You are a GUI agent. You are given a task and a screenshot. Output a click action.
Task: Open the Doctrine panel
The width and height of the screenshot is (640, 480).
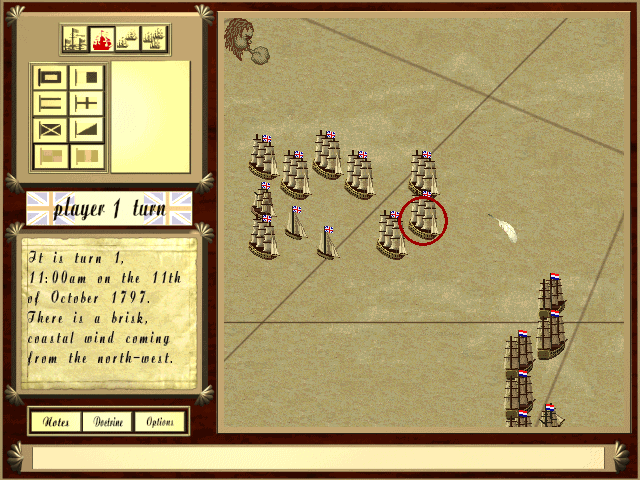click(x=108, y=422)
